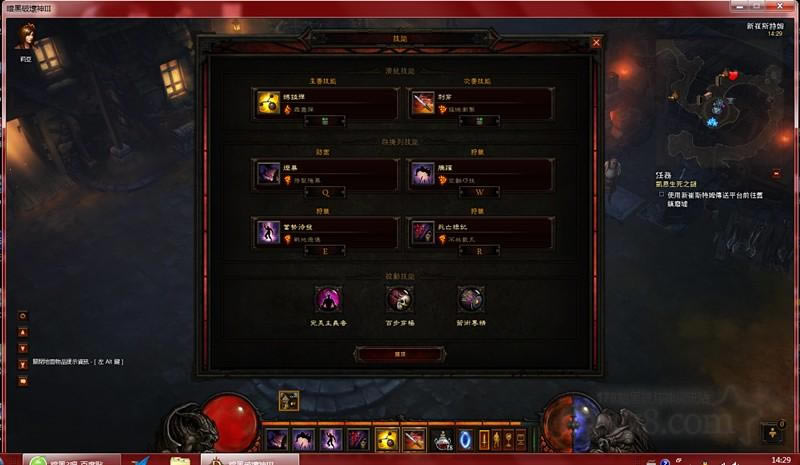Select the third passive skill slot
800x465 pixels.
pyautogui.click(x=471, y=299)
